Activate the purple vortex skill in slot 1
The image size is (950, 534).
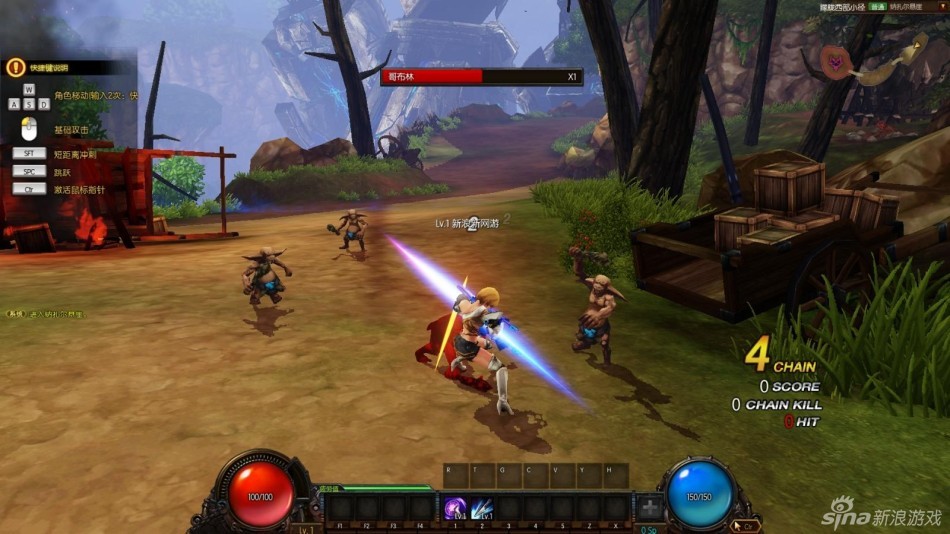click(x=456, y=507)
